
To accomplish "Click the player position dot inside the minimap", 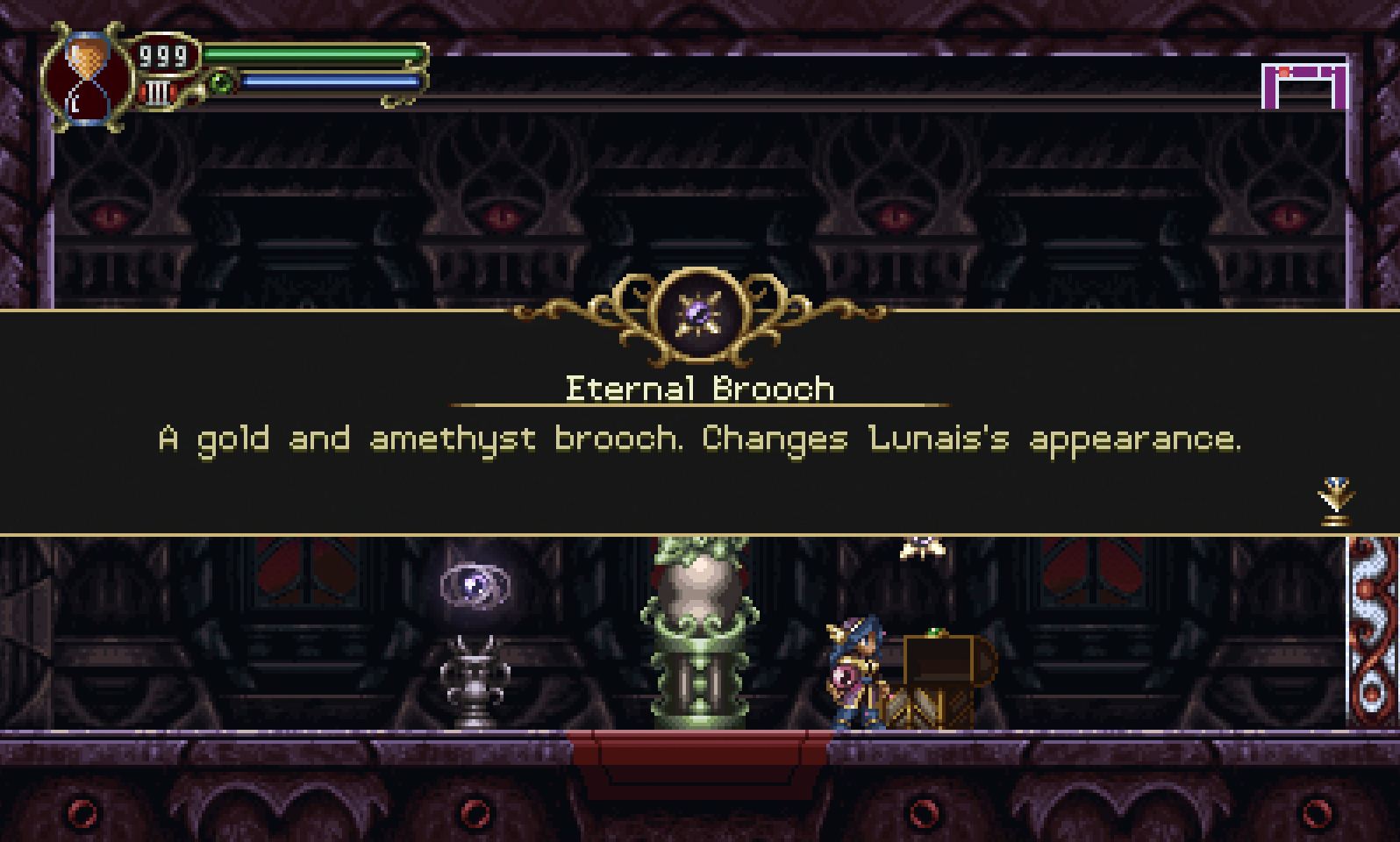I will [1284, 73].
